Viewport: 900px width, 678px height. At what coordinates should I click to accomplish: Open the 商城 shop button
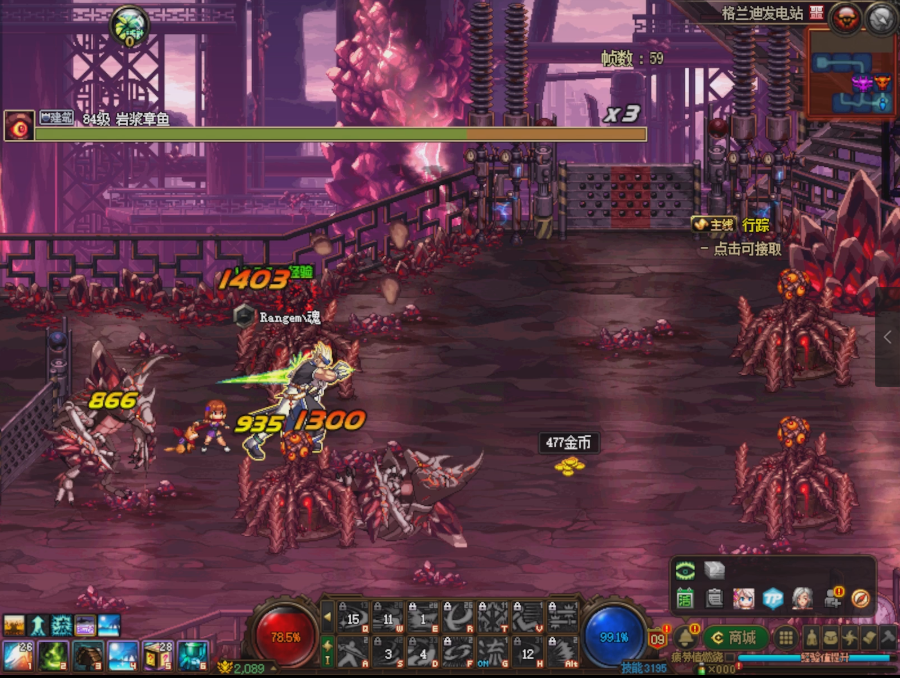coord(734,637)
